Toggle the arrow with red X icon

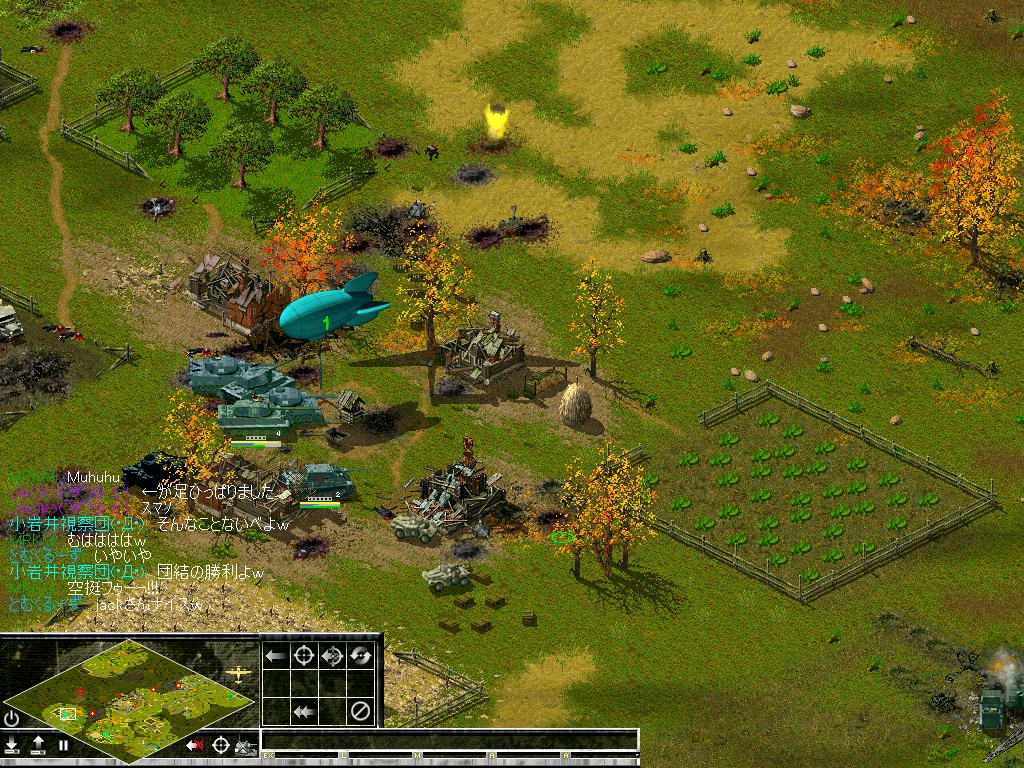[195, 745]
